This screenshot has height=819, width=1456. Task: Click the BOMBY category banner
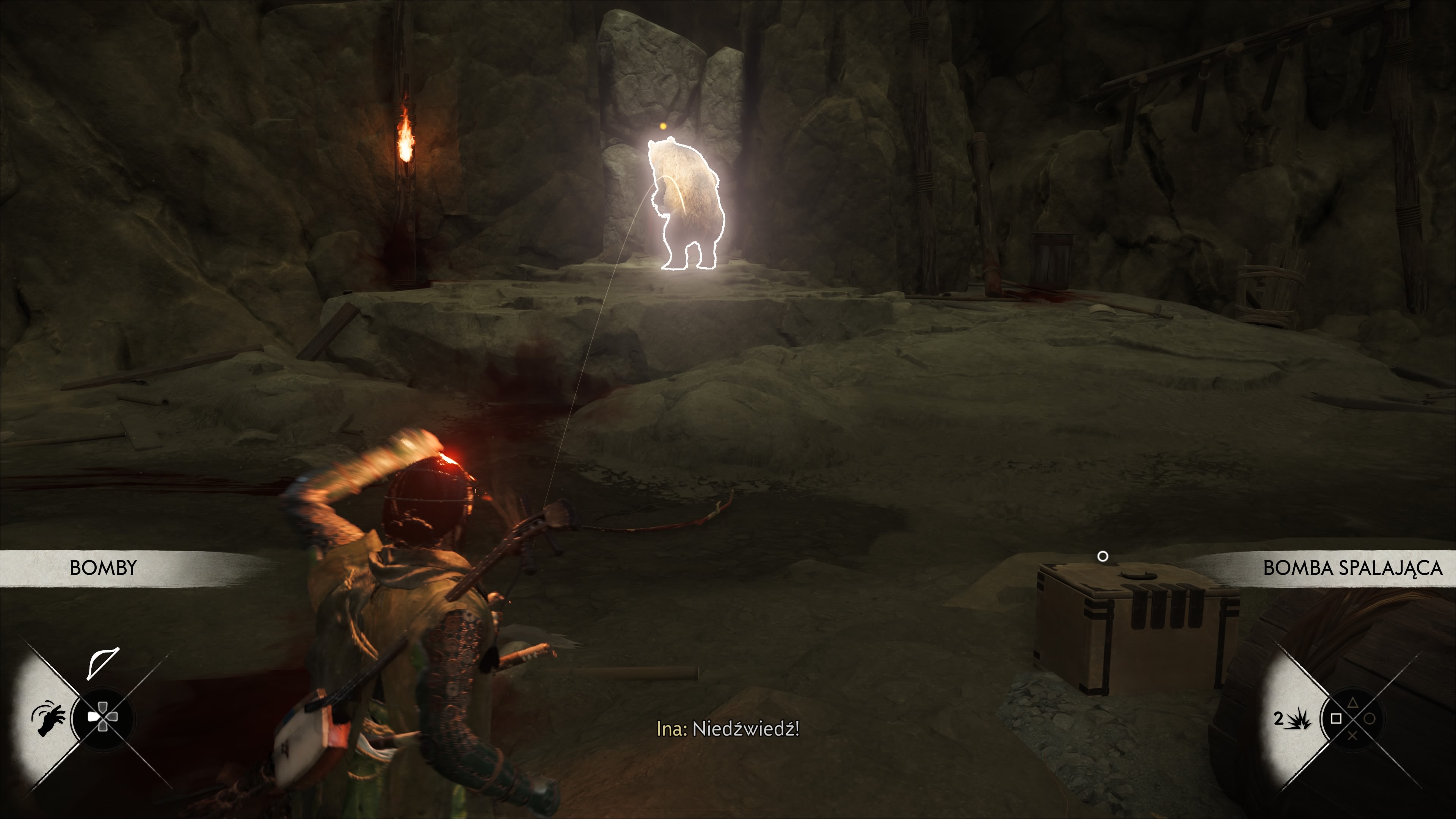tap(104, 568)
